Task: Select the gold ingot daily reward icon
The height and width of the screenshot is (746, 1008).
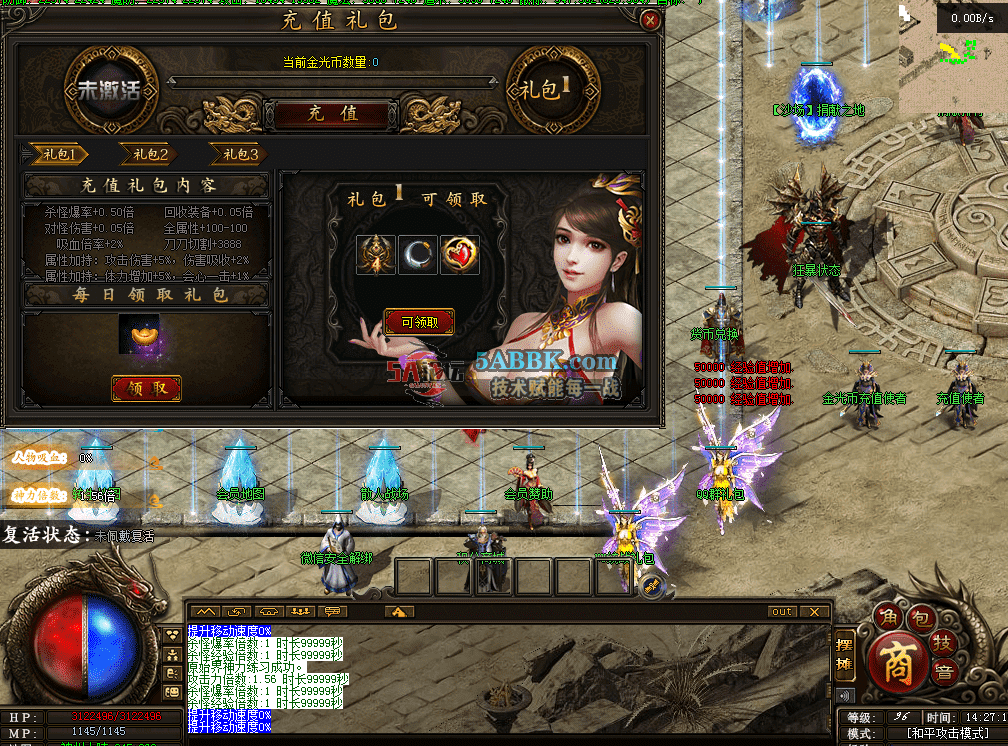Action: point(139,334)
